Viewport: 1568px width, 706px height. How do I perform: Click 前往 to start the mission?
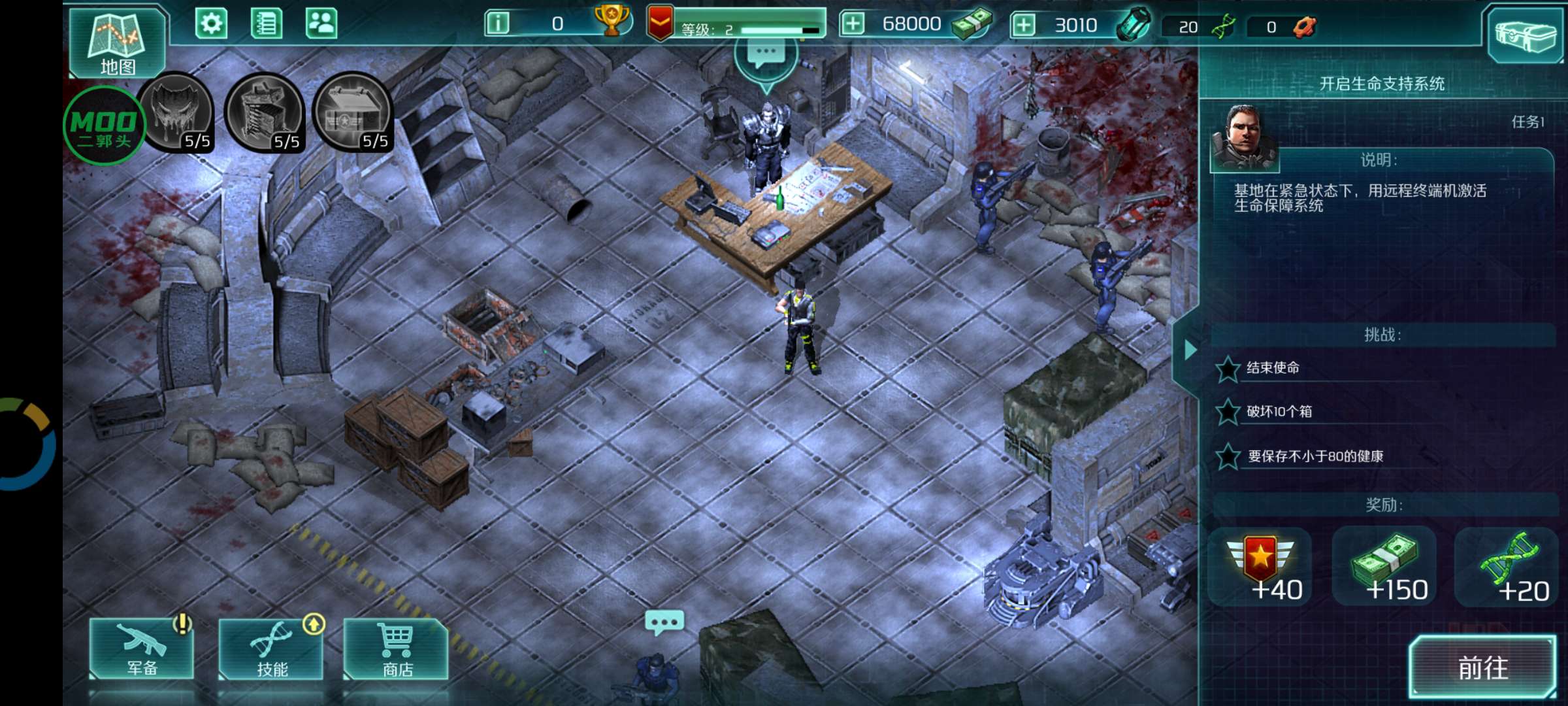(x=1482, y=667)
